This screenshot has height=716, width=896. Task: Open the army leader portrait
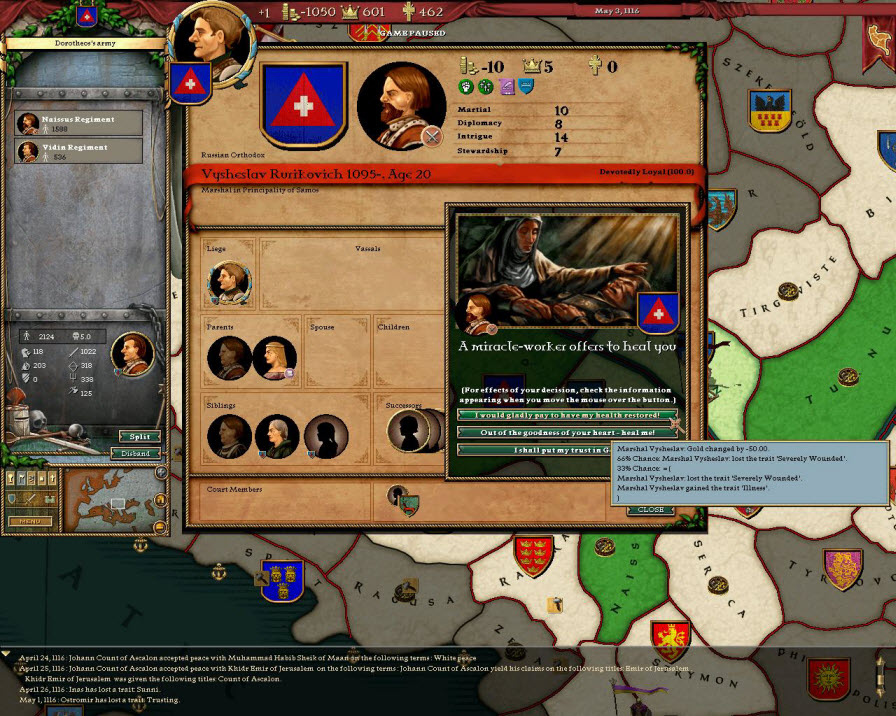[132, 353]
